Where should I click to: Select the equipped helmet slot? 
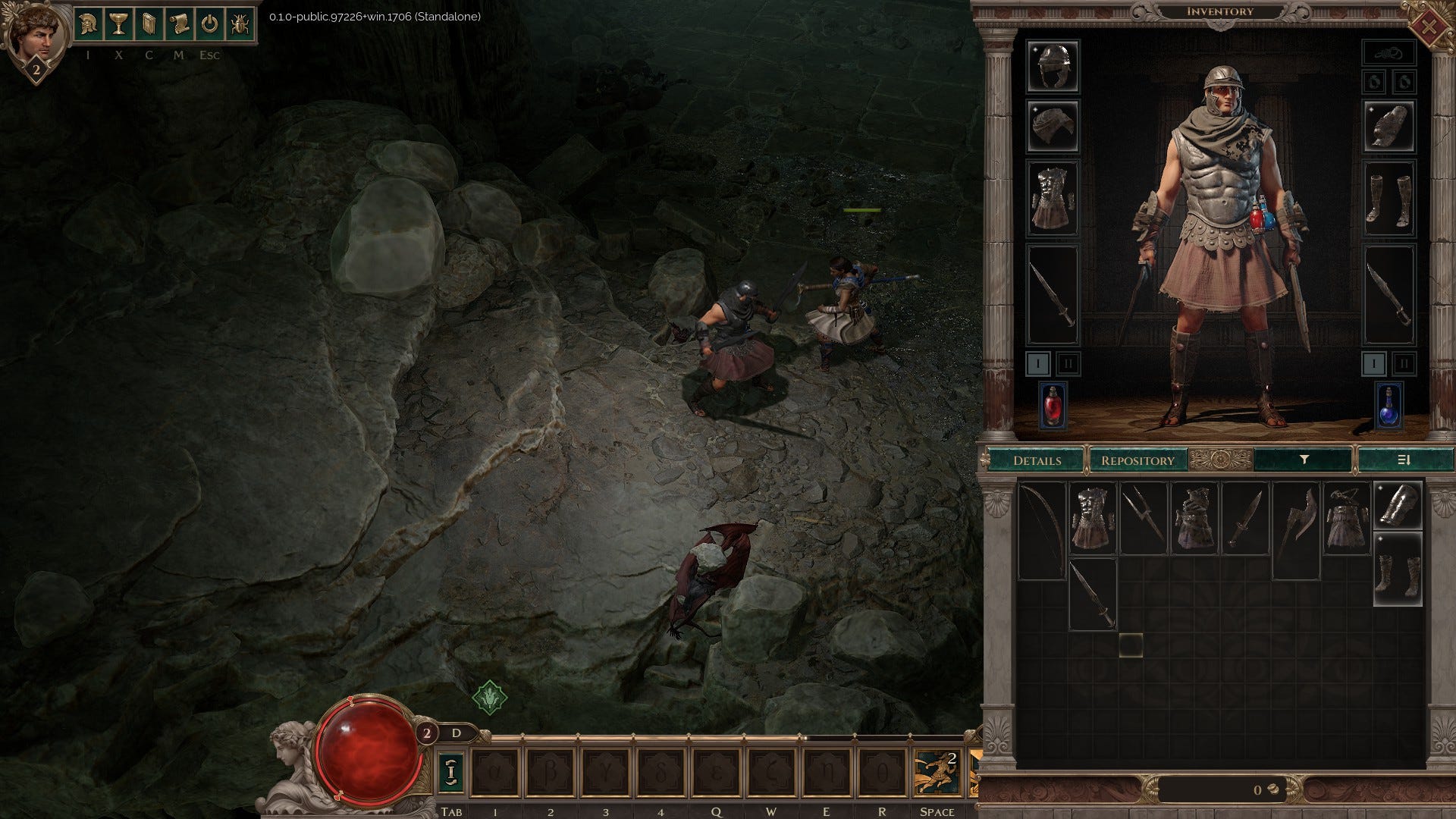click(x=1053, y=66)
